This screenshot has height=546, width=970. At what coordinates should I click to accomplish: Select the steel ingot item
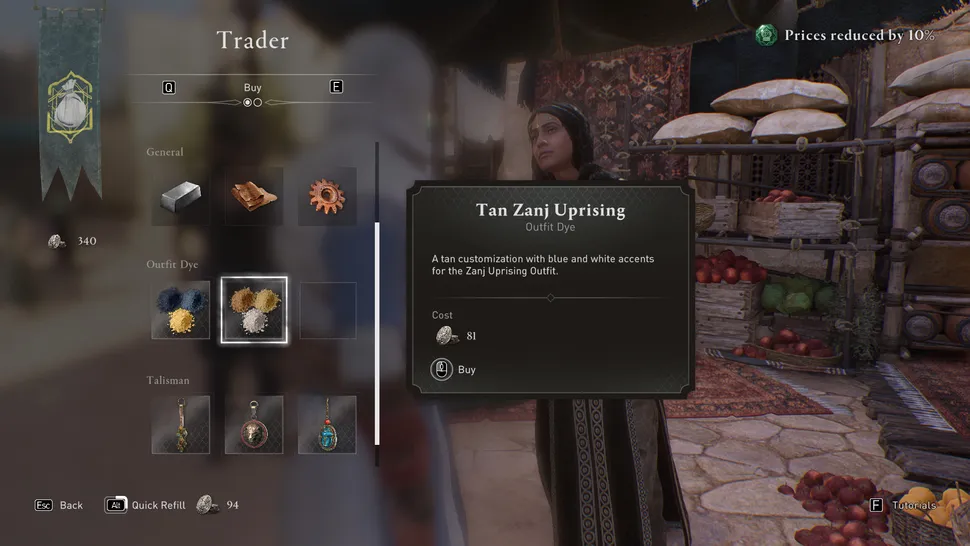coord(181,196)
